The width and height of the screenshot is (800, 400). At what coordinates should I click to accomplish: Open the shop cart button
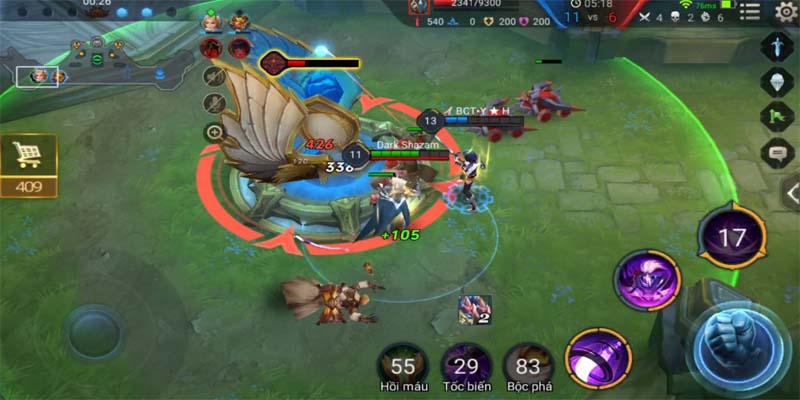click(28, 156)
